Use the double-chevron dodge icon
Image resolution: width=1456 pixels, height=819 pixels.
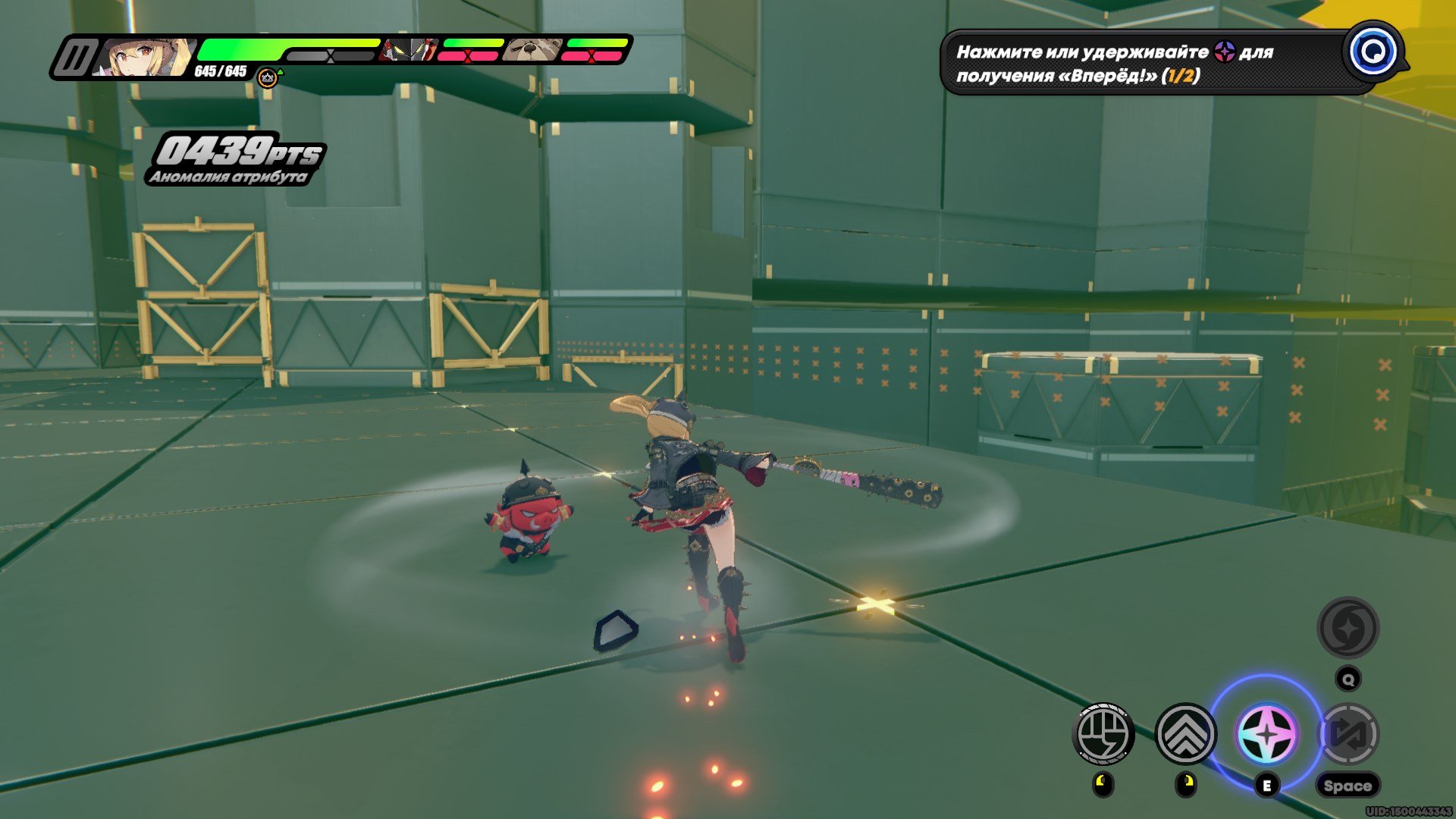point(1185,733)
